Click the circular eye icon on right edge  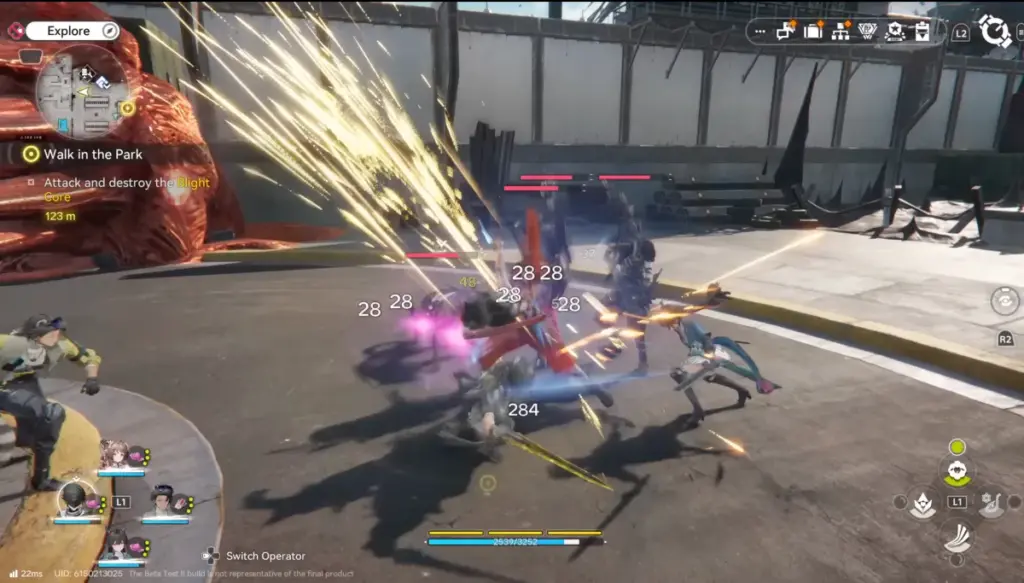(1004, 300)
